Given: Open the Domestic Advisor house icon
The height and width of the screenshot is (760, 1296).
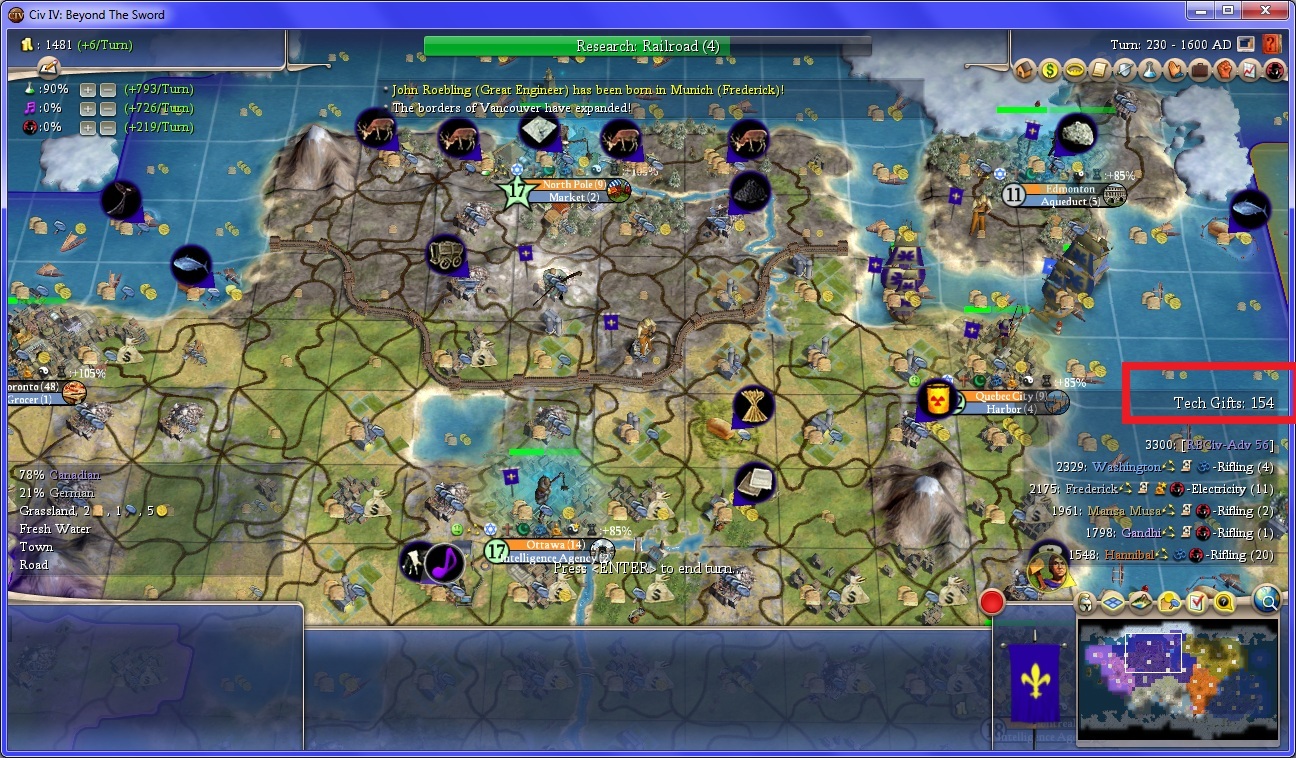Looking at the screenshot, I should click(x=1025, y=70).
